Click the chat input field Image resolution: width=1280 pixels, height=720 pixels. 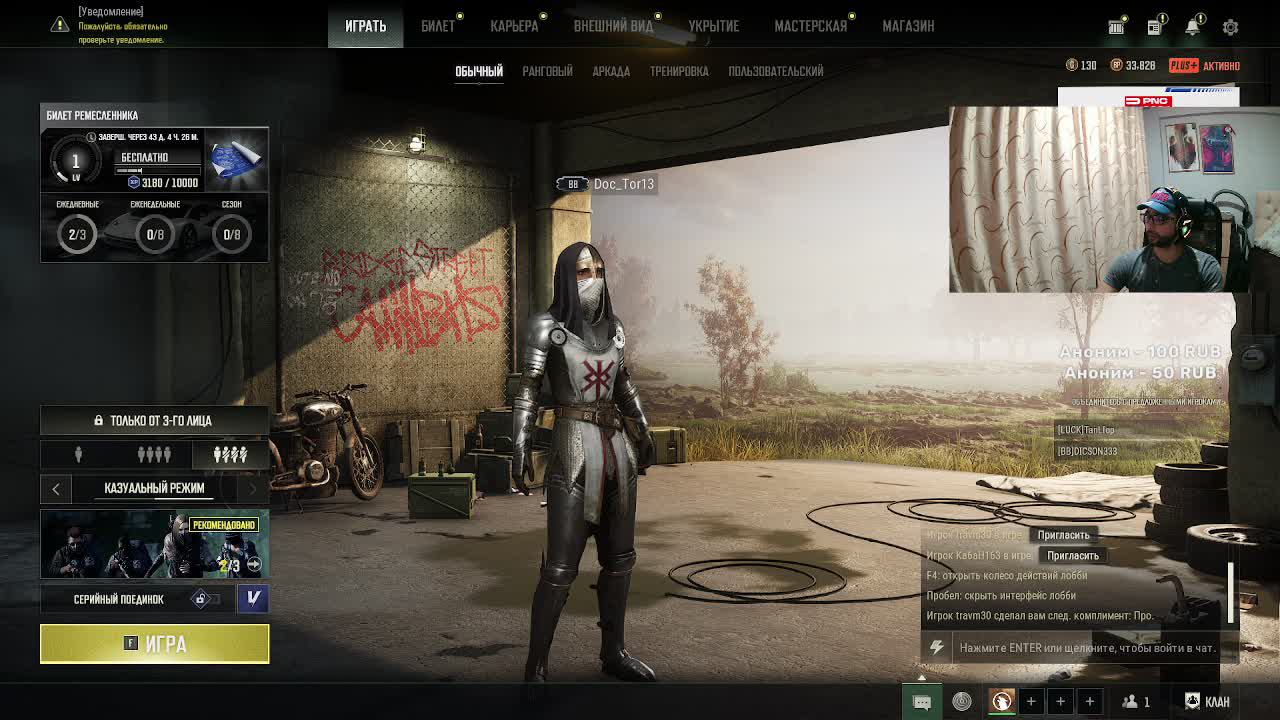click(x=1087, y=648)
